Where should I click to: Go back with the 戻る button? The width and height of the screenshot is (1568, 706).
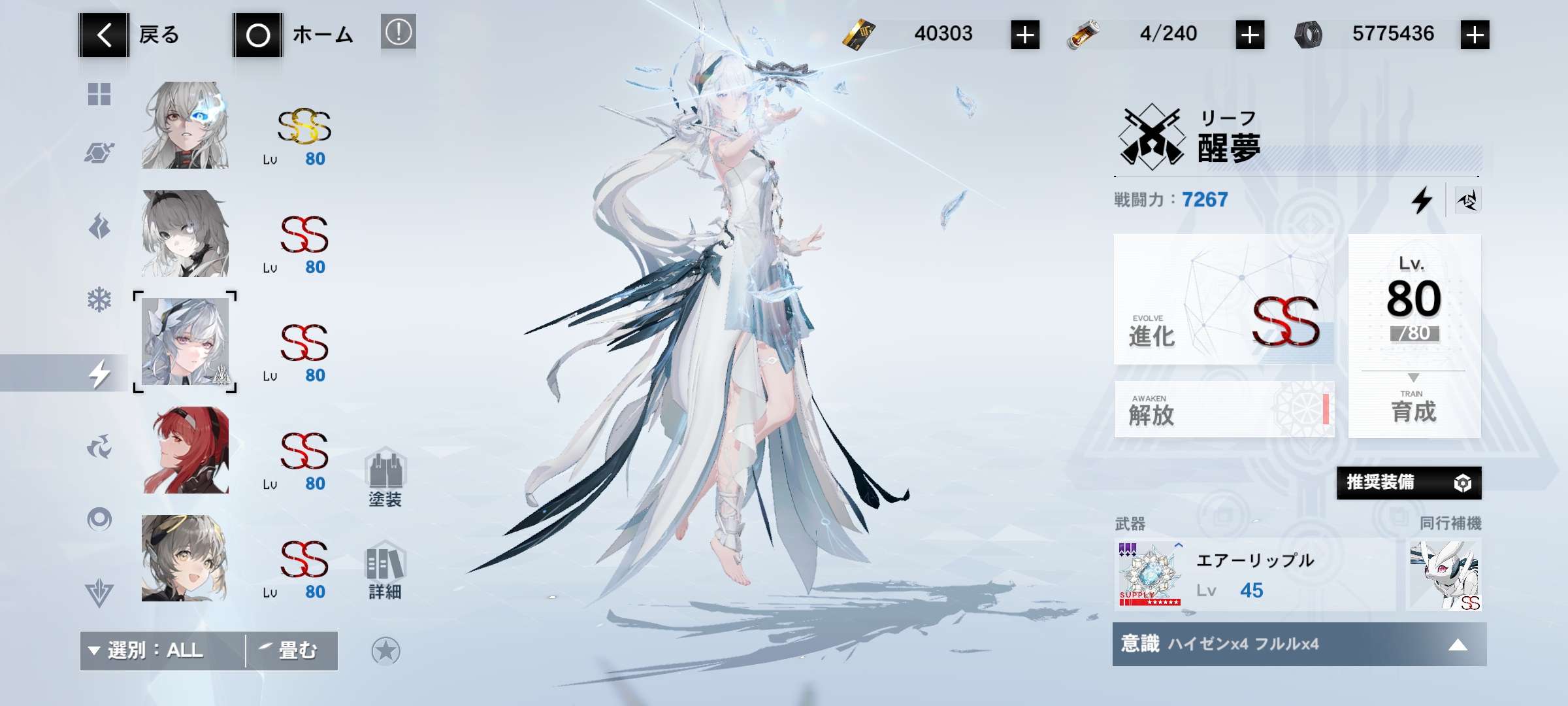coord(131,35)
